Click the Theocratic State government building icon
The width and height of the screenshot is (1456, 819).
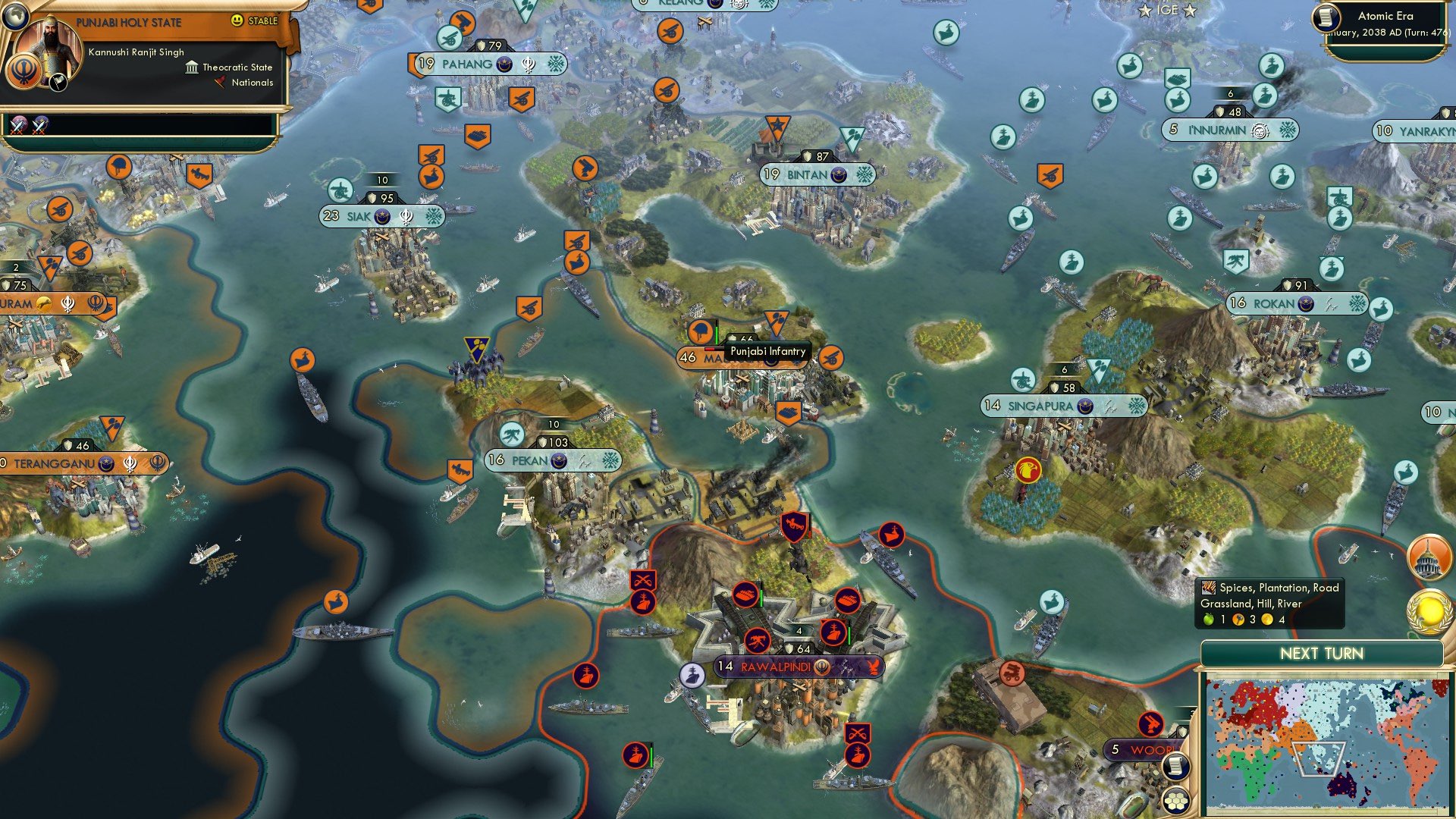click(192, 68)
